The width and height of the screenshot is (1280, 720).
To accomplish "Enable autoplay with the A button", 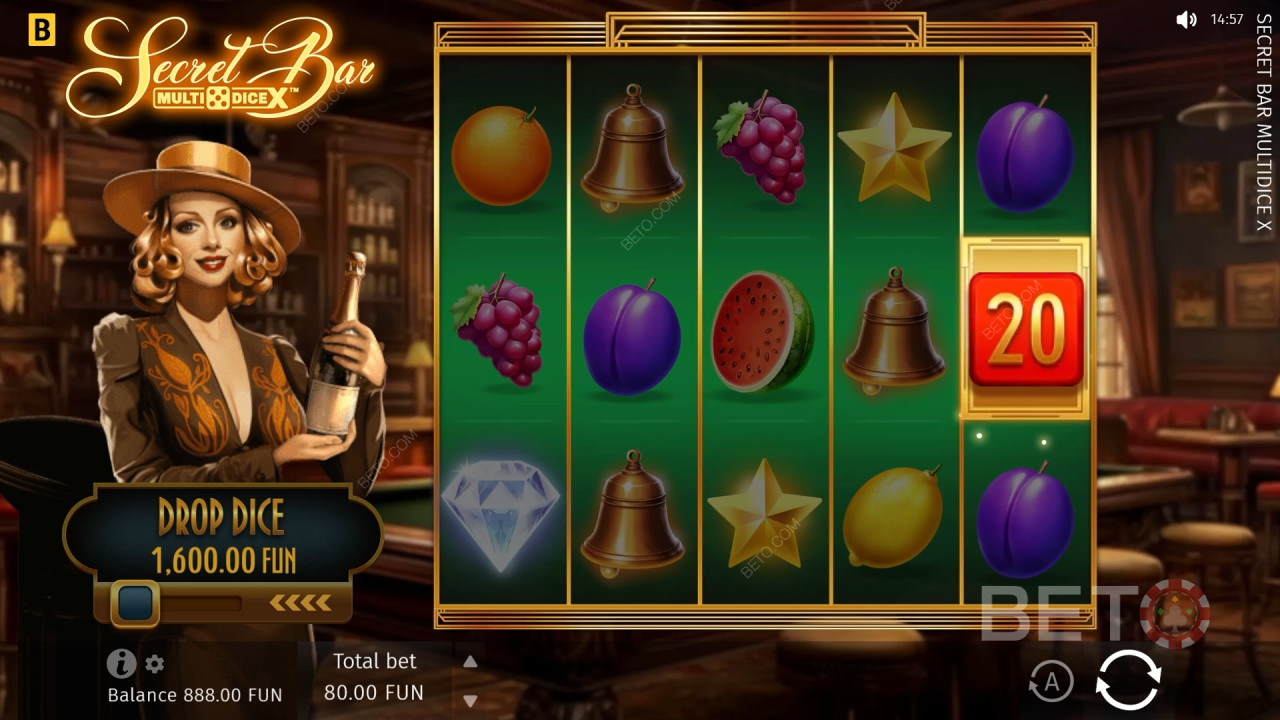I will tap(1051, 682).
